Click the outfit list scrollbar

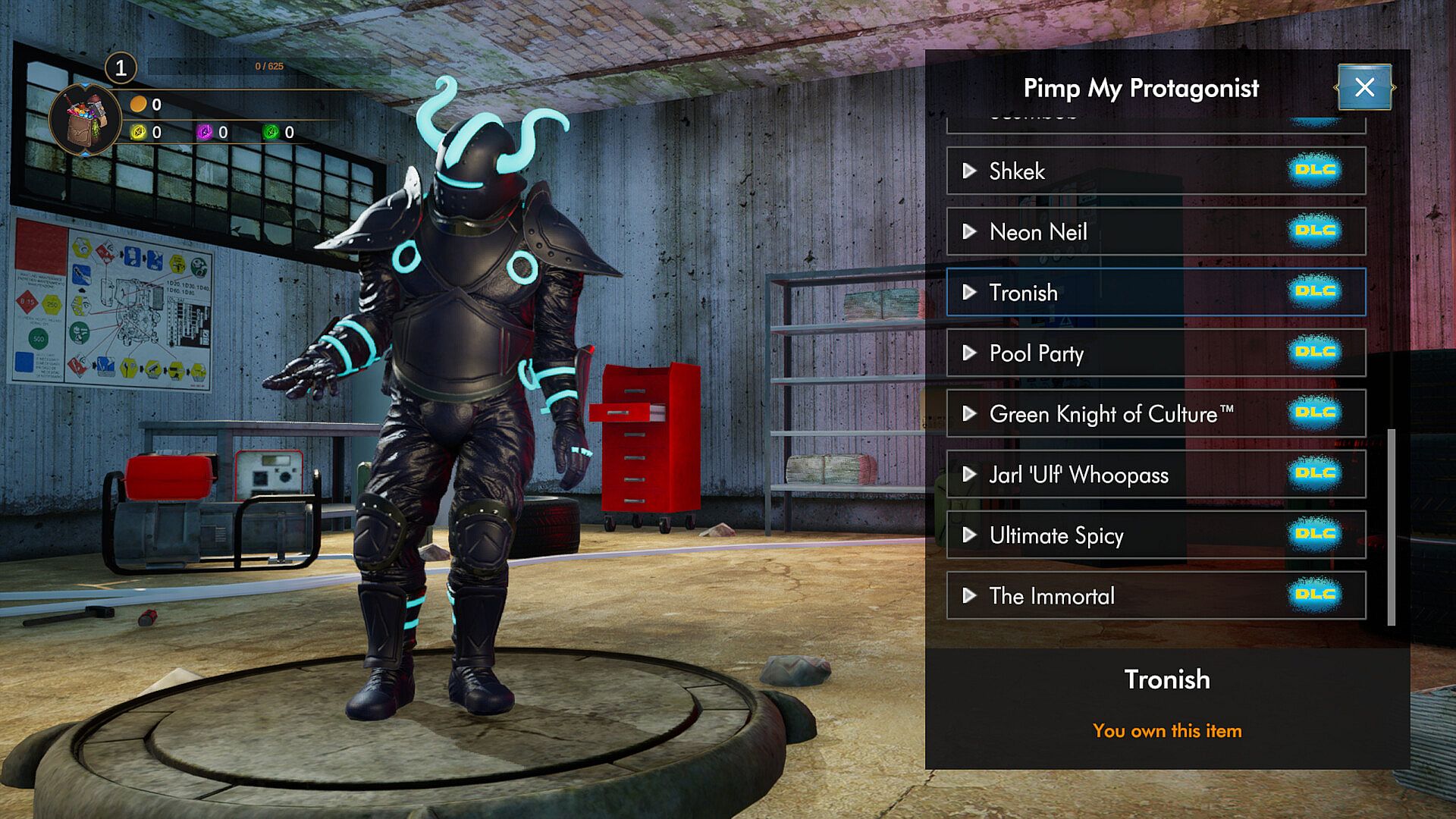(x=1391, y=527)
